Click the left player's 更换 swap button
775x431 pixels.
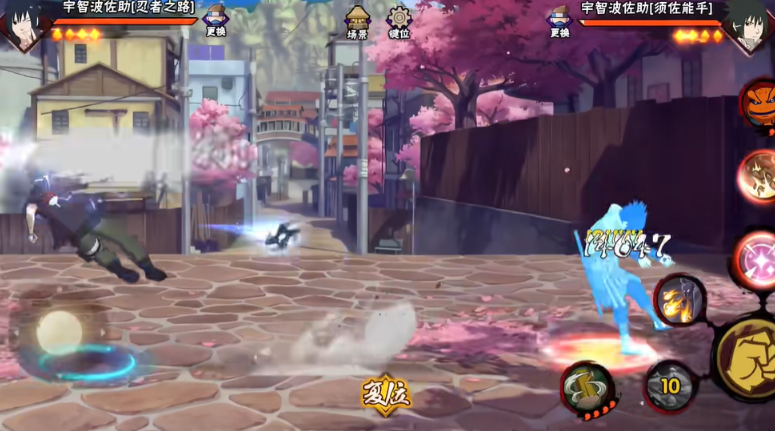coord(216,20)
